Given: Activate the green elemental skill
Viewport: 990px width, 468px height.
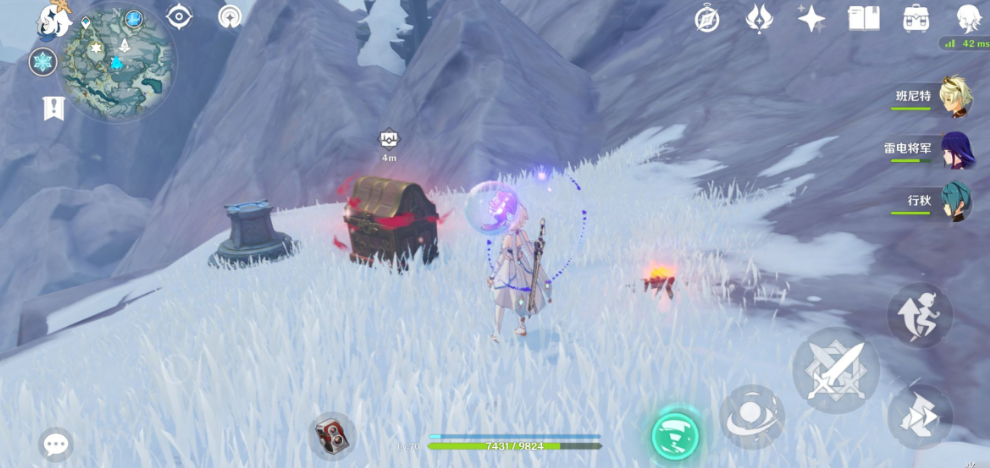Looking at the screenshot, I should tap(675, 434).
